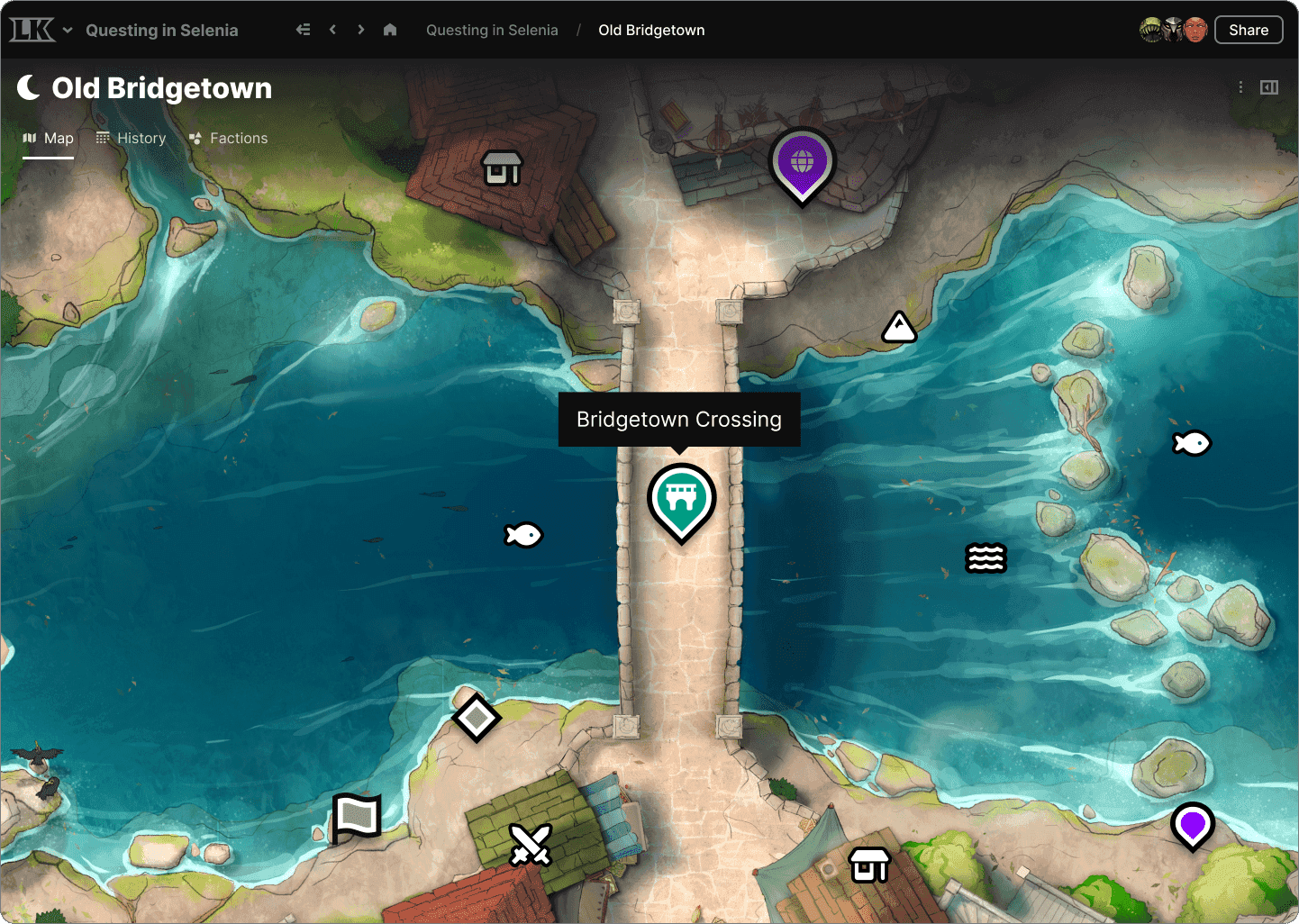This screenshot has height=924, width=1299.
Task: Click the waves marker east of the bridge
Action: tap(986, 558)
